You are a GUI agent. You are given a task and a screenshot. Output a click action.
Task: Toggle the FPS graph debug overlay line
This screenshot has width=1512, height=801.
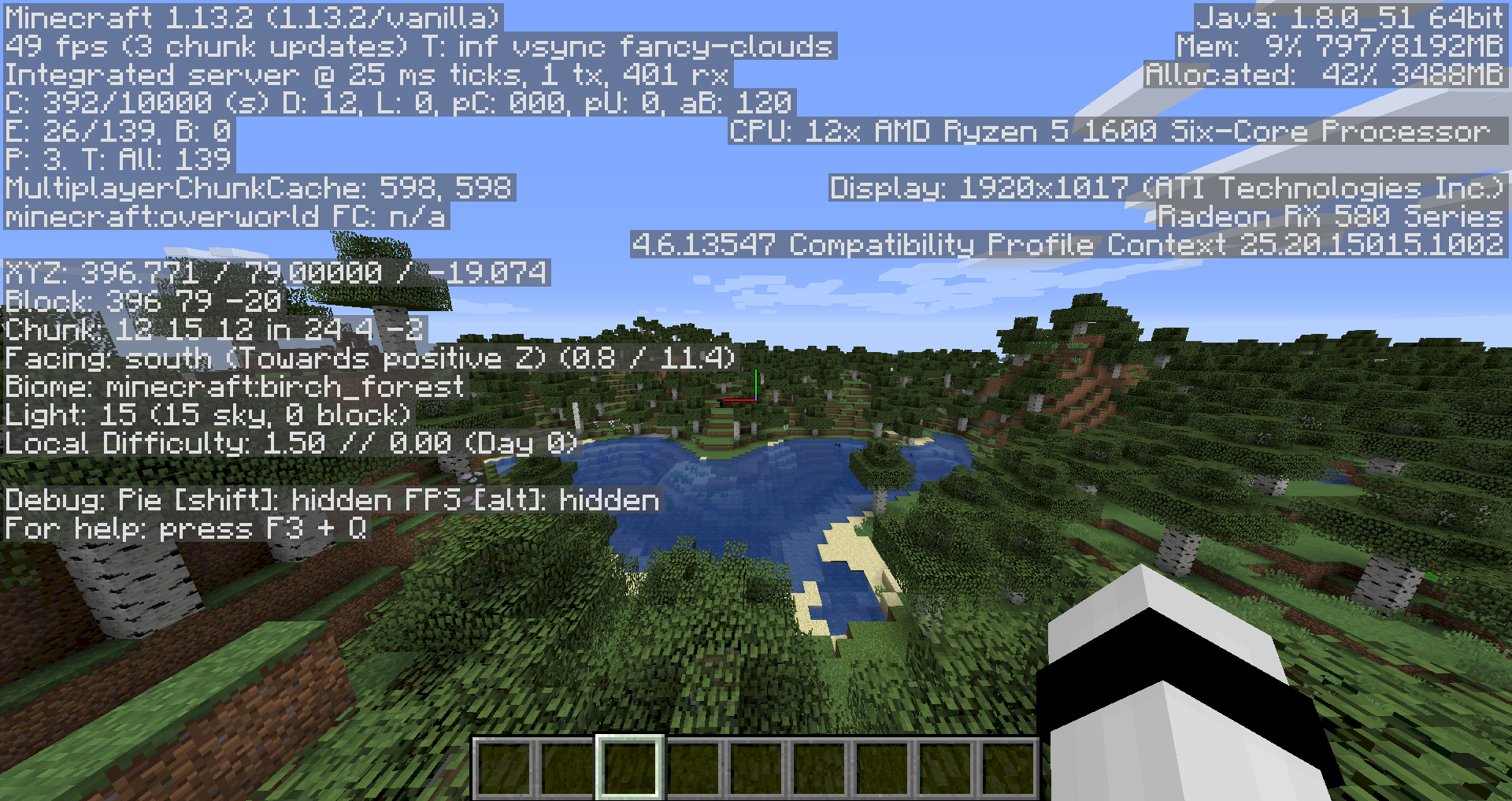(535, 500)
